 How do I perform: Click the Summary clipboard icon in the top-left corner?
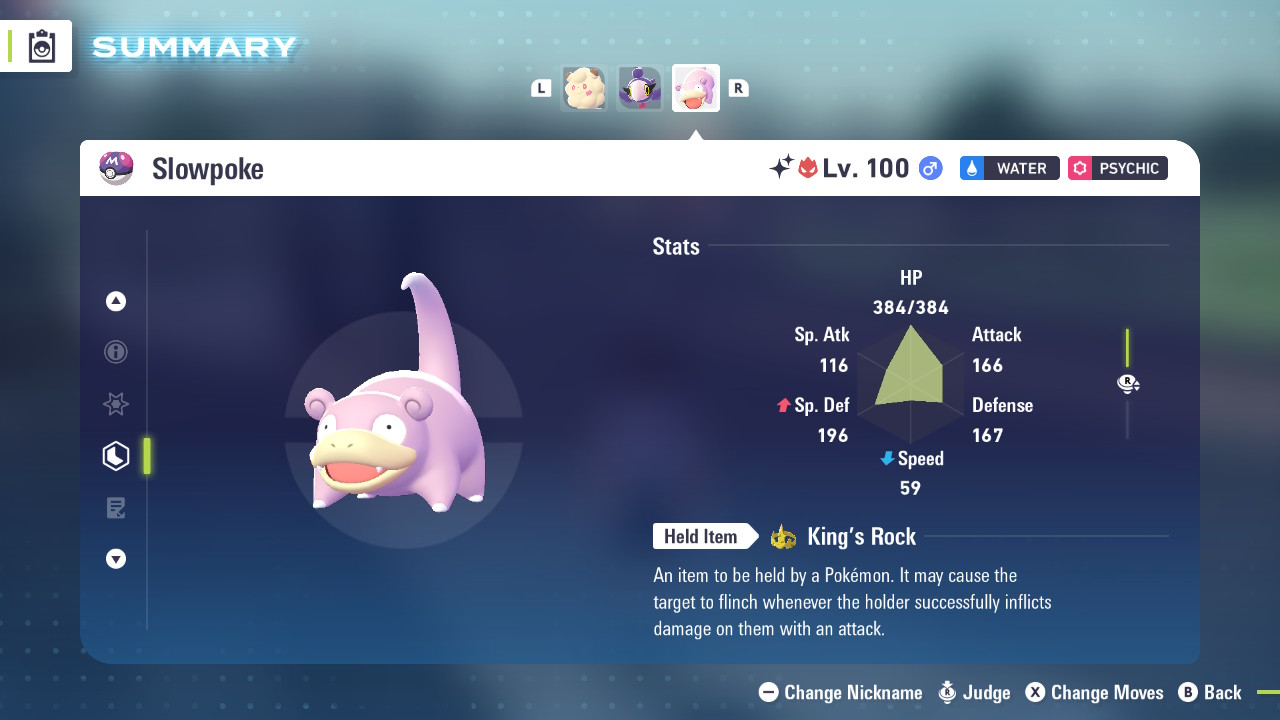[x=42, y=45]
